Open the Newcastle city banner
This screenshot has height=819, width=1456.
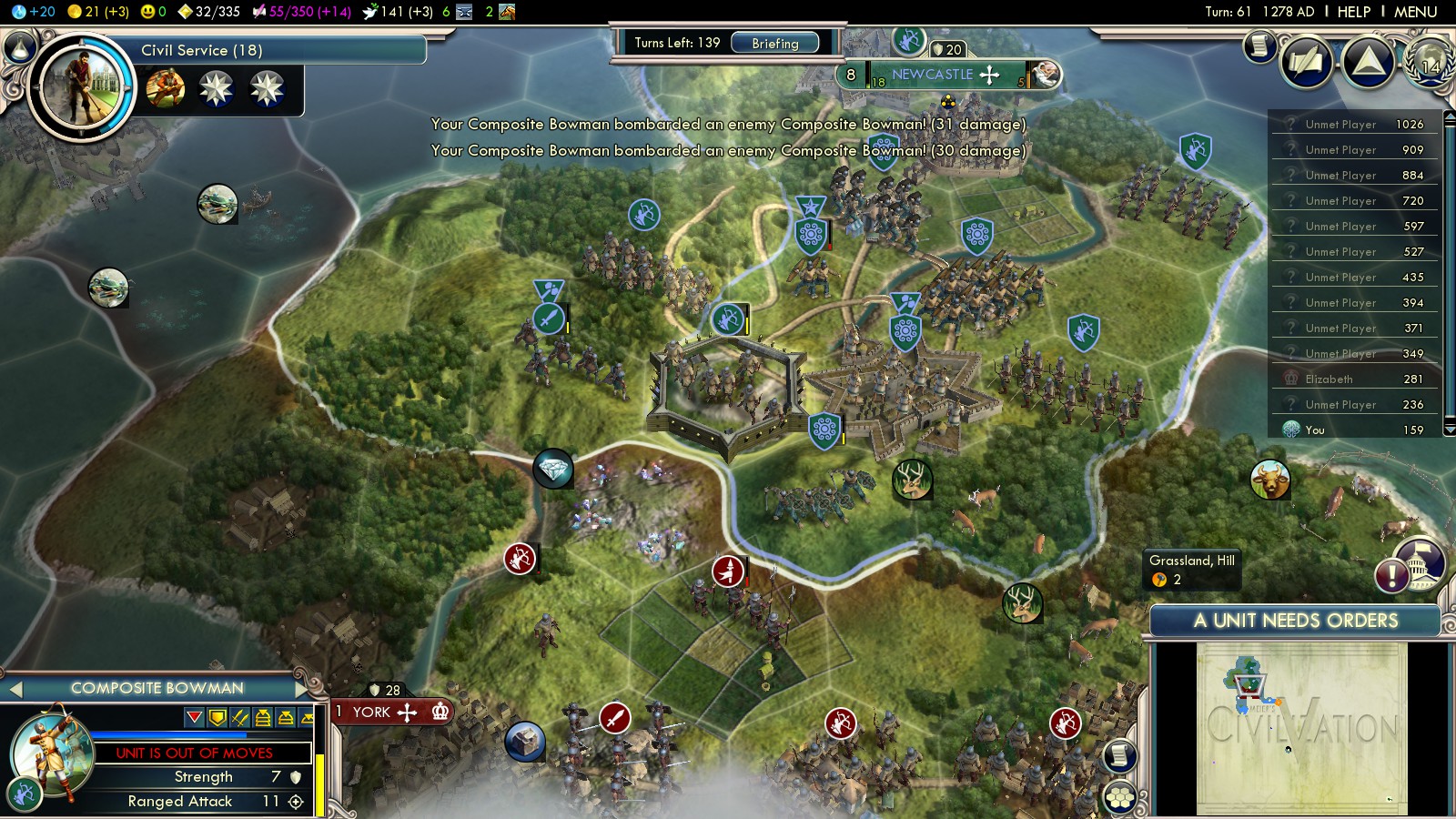933,75
